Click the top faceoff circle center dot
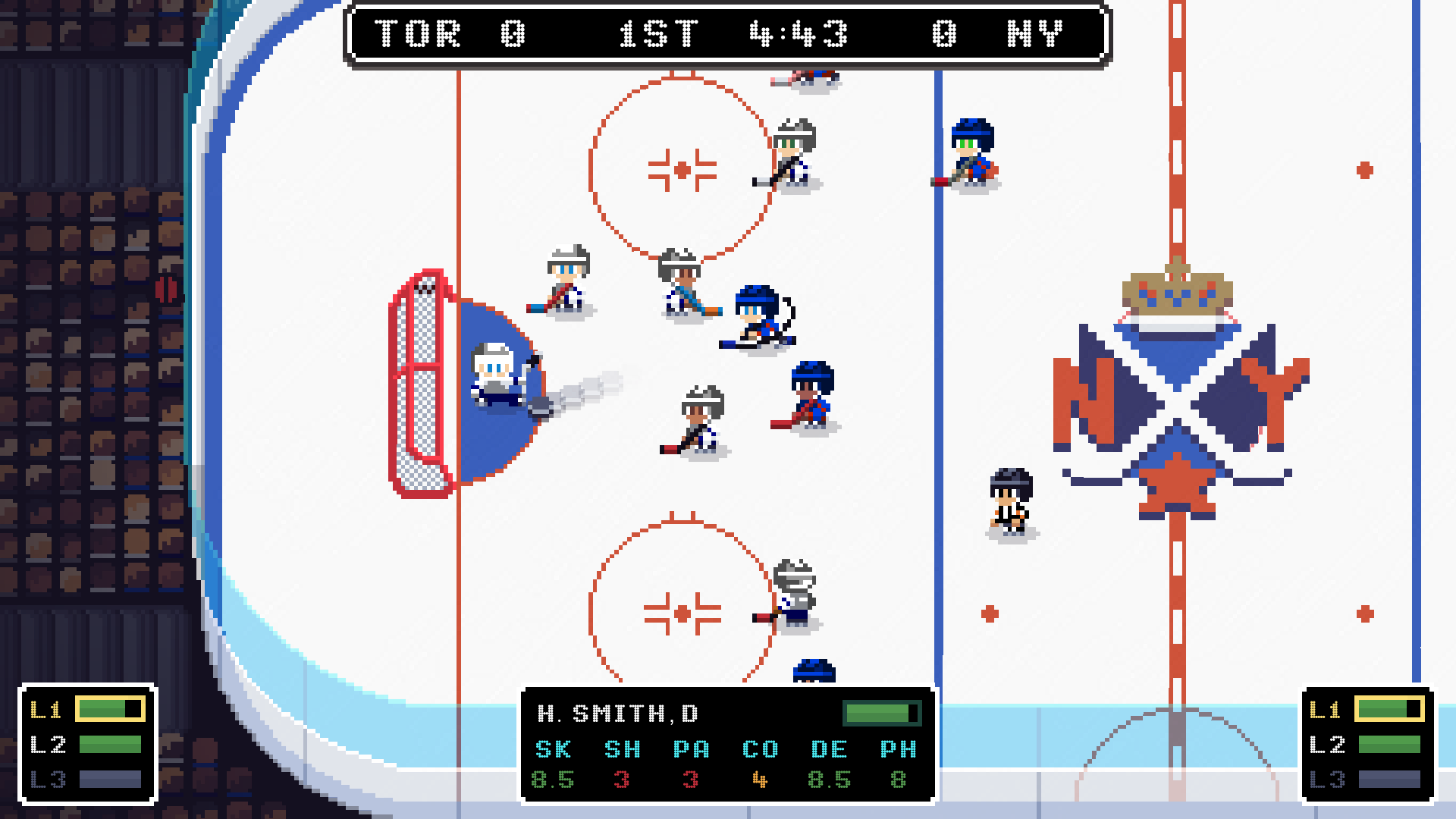1456x819 pixels. [681, 170]
